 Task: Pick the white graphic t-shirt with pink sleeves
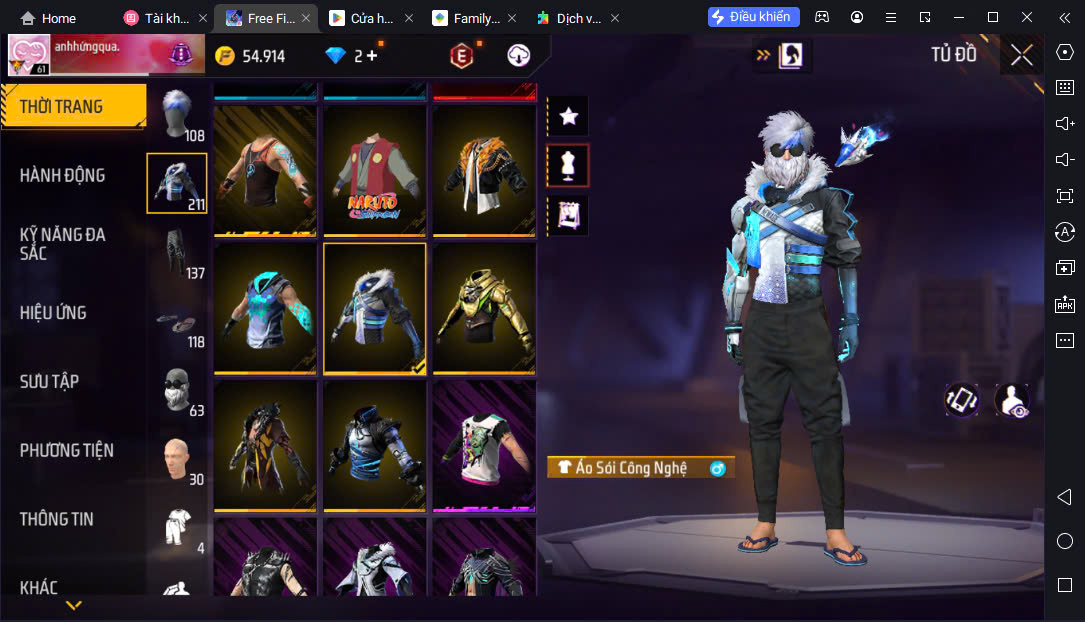point(484,445)
